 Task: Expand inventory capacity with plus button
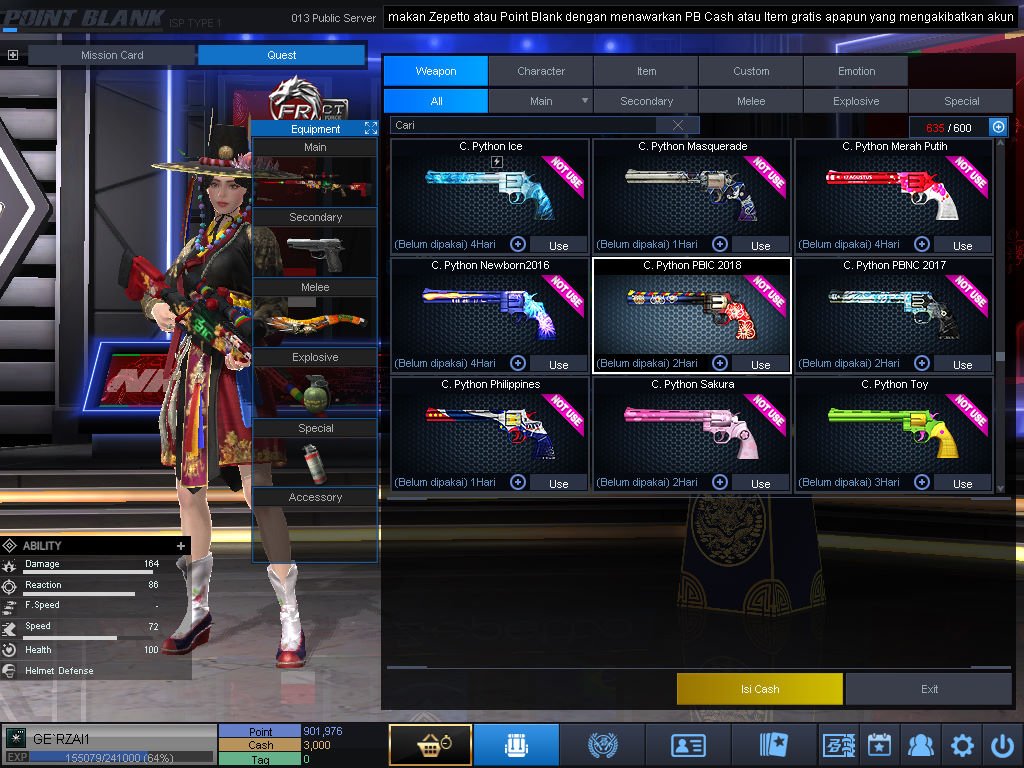point(998,127)
